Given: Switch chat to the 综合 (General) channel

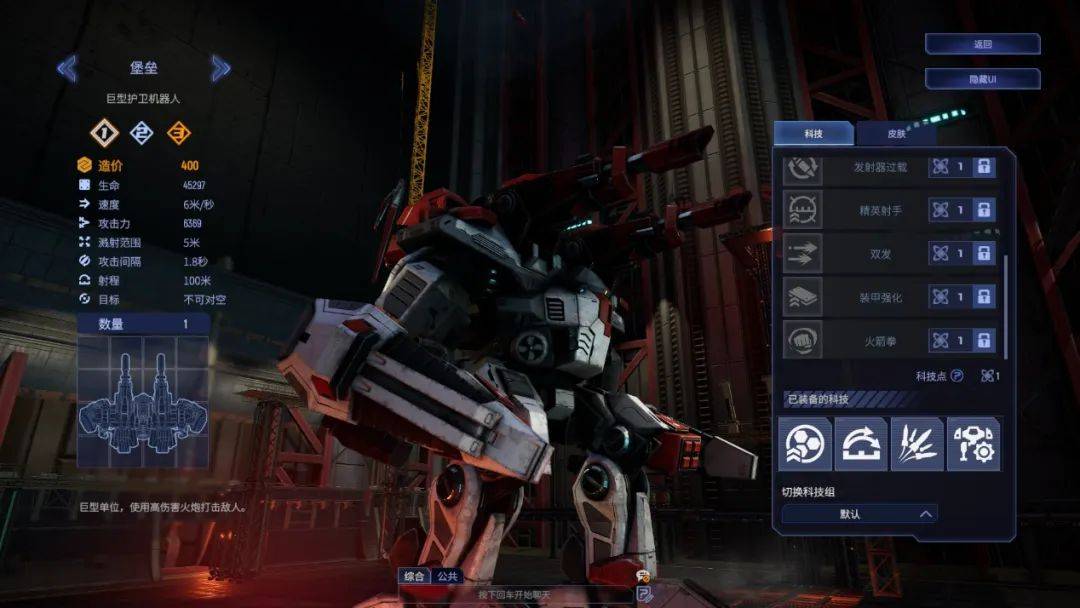Looking at the screenshot, I should point(414,576).
